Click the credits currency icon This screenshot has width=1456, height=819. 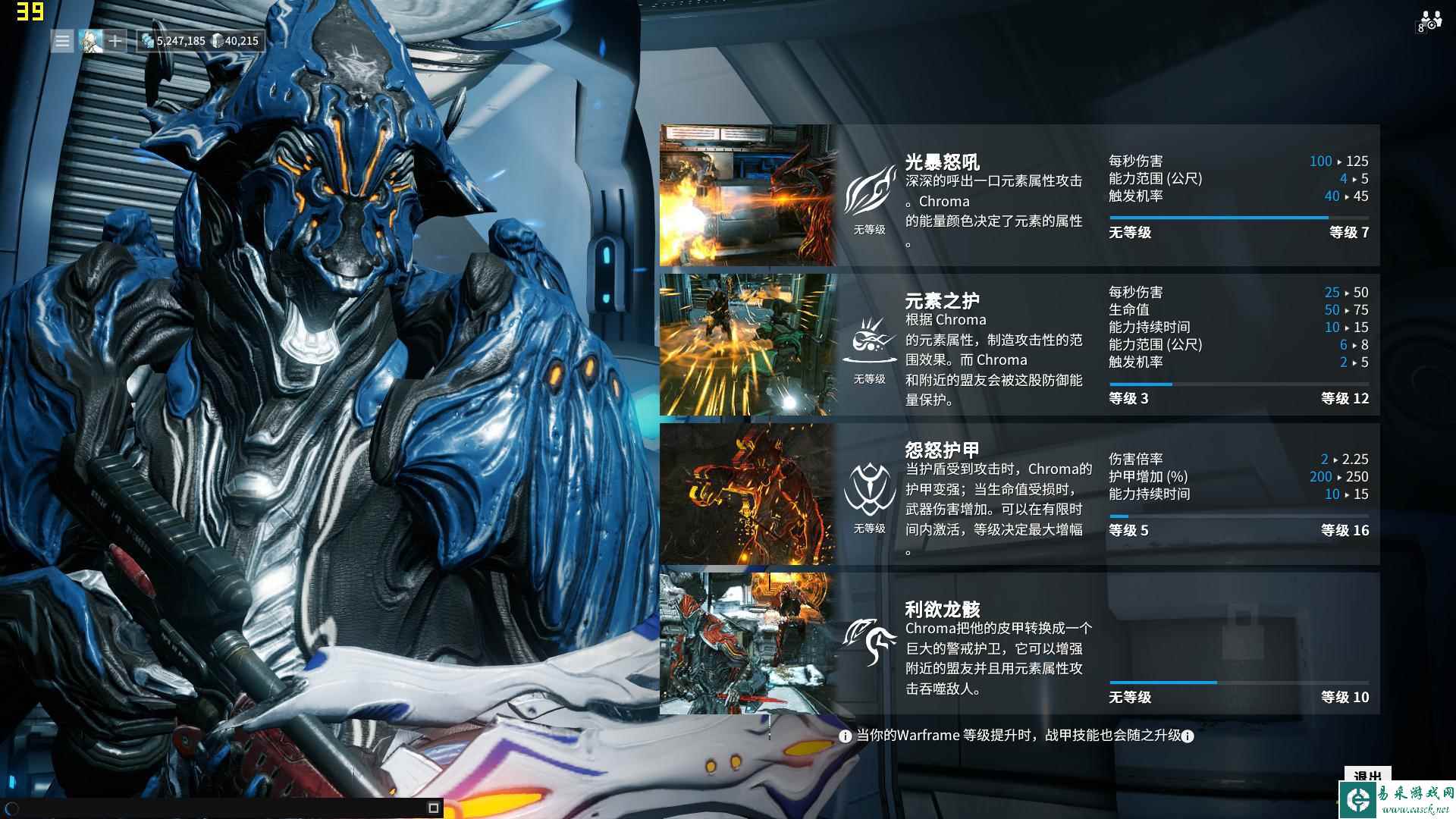[149, 41]
